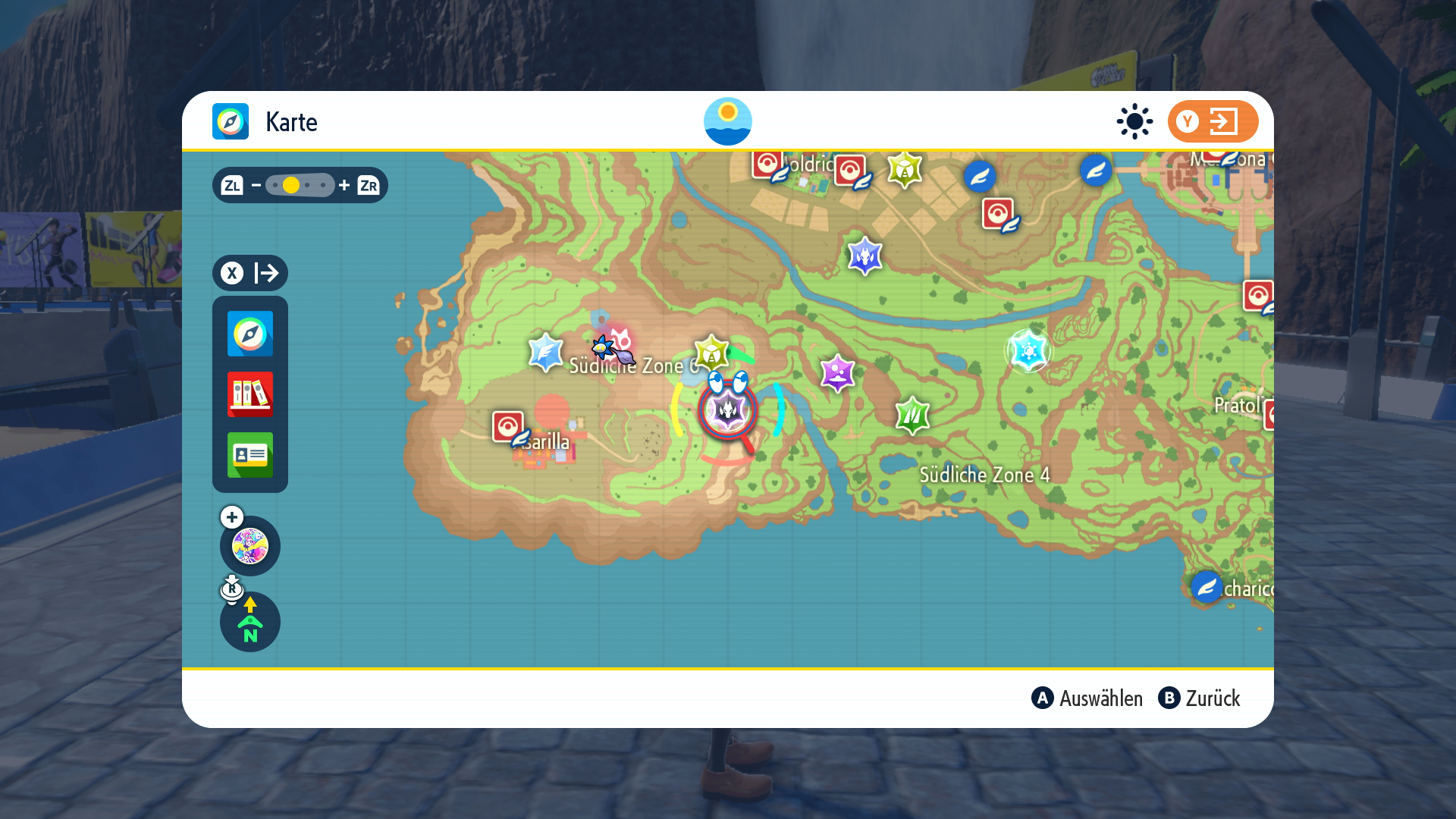The height and width of the screenshot is (819, 1456).
Task: Toggle north orientation on the compass arrow
Action: pyautogui.click(x=249, y=623)
